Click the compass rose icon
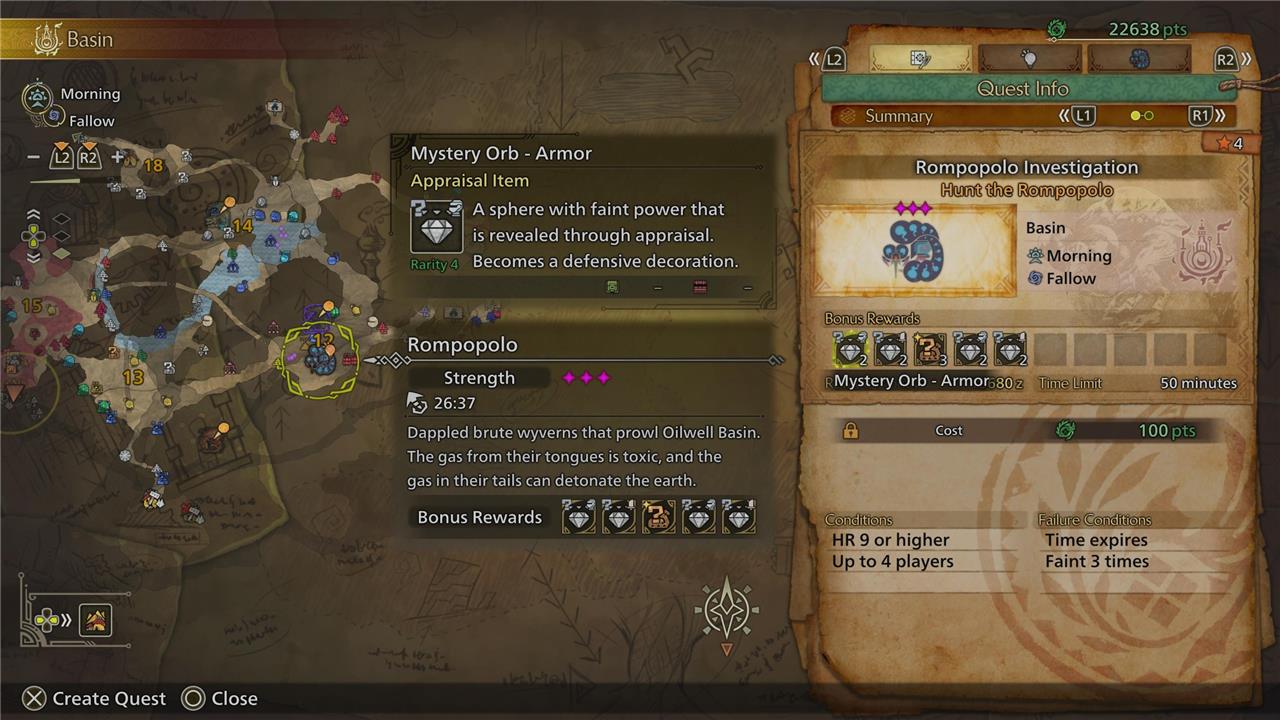Viewport: 1280px width, 720px height. [x=727, y=609]
